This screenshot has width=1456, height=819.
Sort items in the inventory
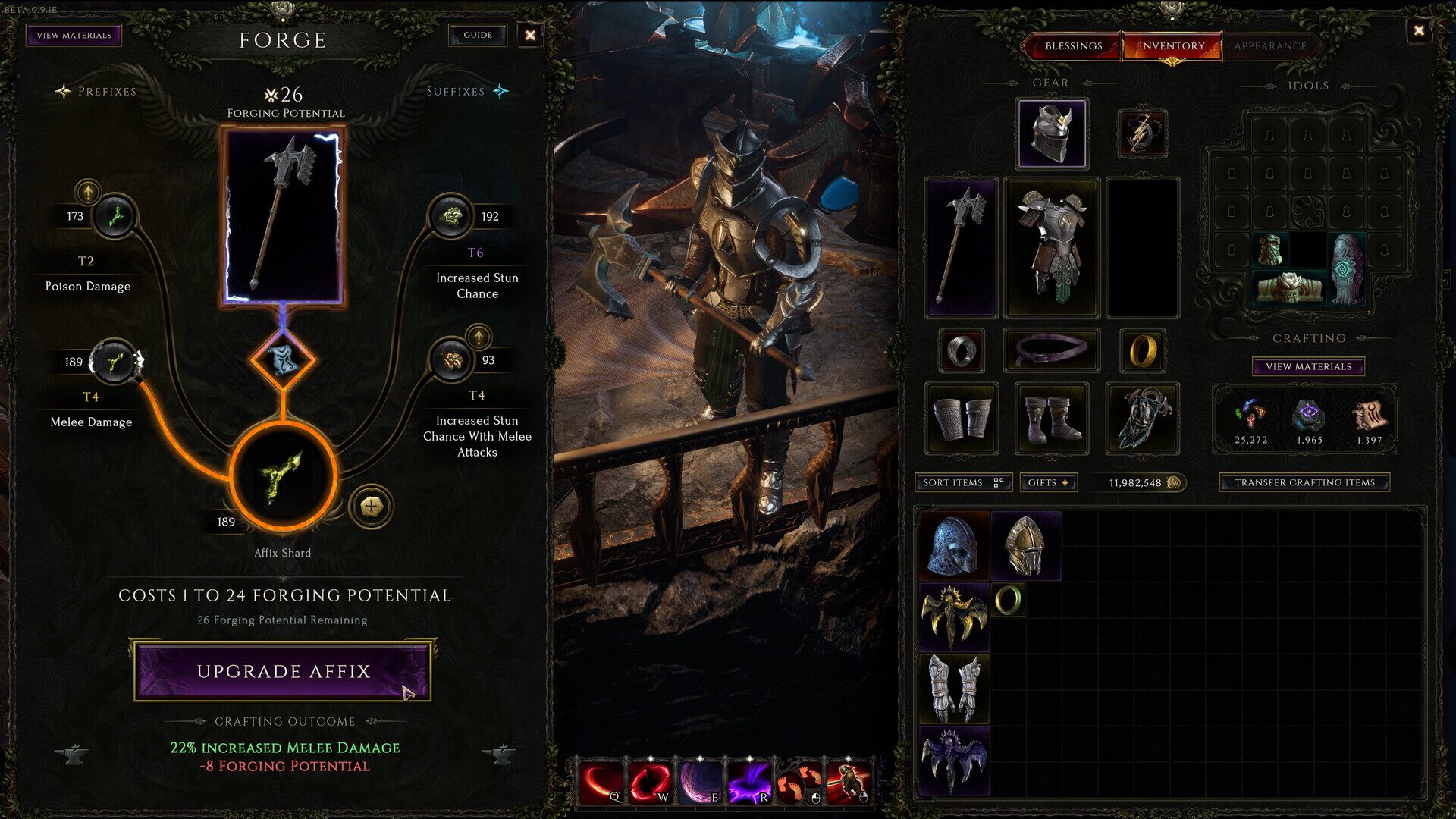[962, 482]
